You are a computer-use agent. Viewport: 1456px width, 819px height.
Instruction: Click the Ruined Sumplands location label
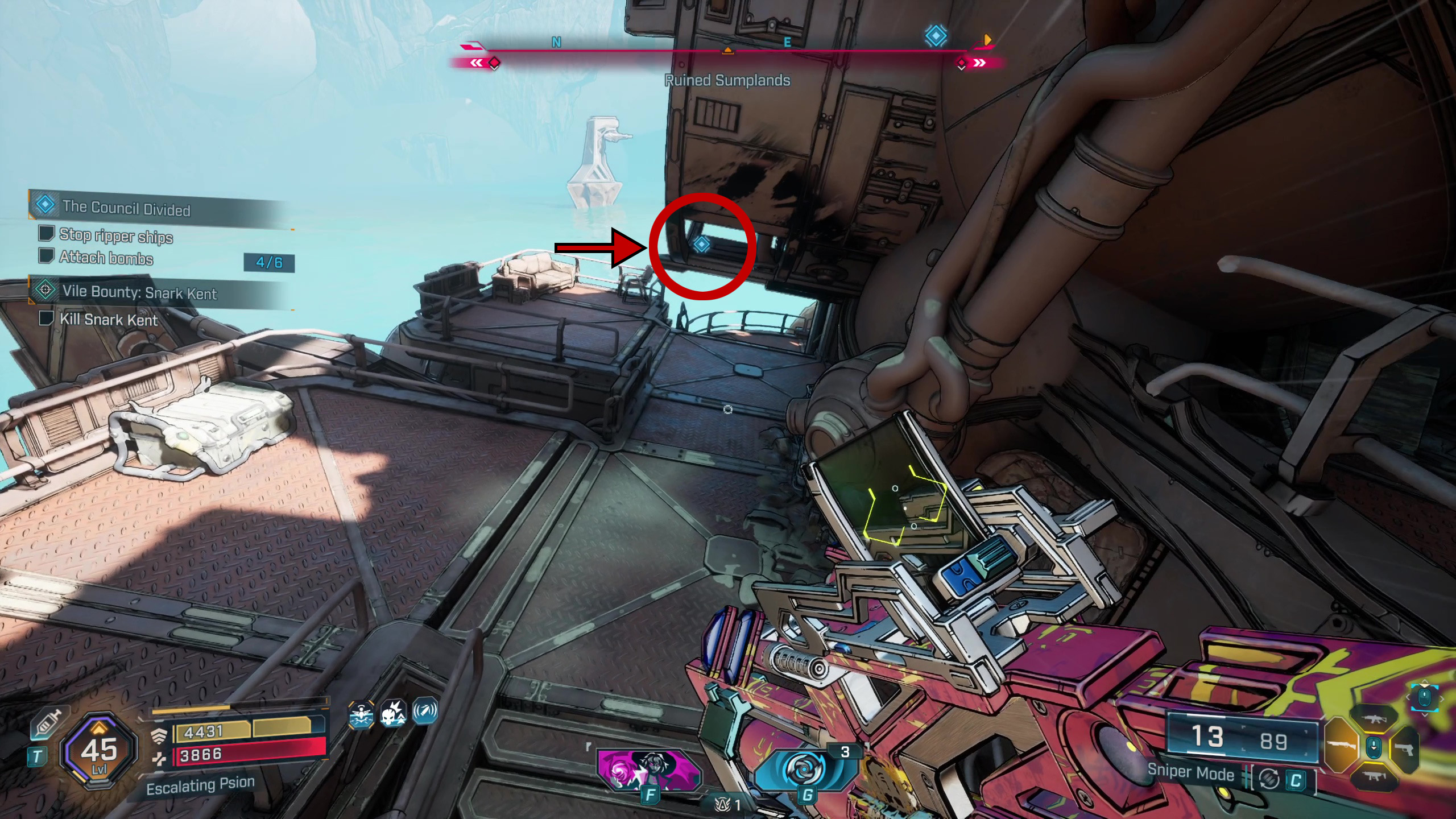tap(727, 80)
